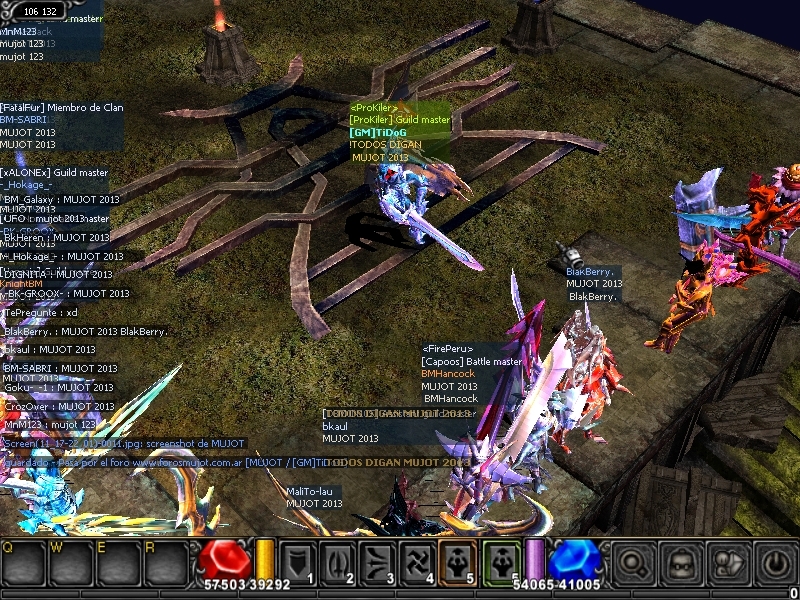Activate the orange-framed buff skill in slot 5
The width and height of the screenshot is (800, 600).
pos(458,561)
